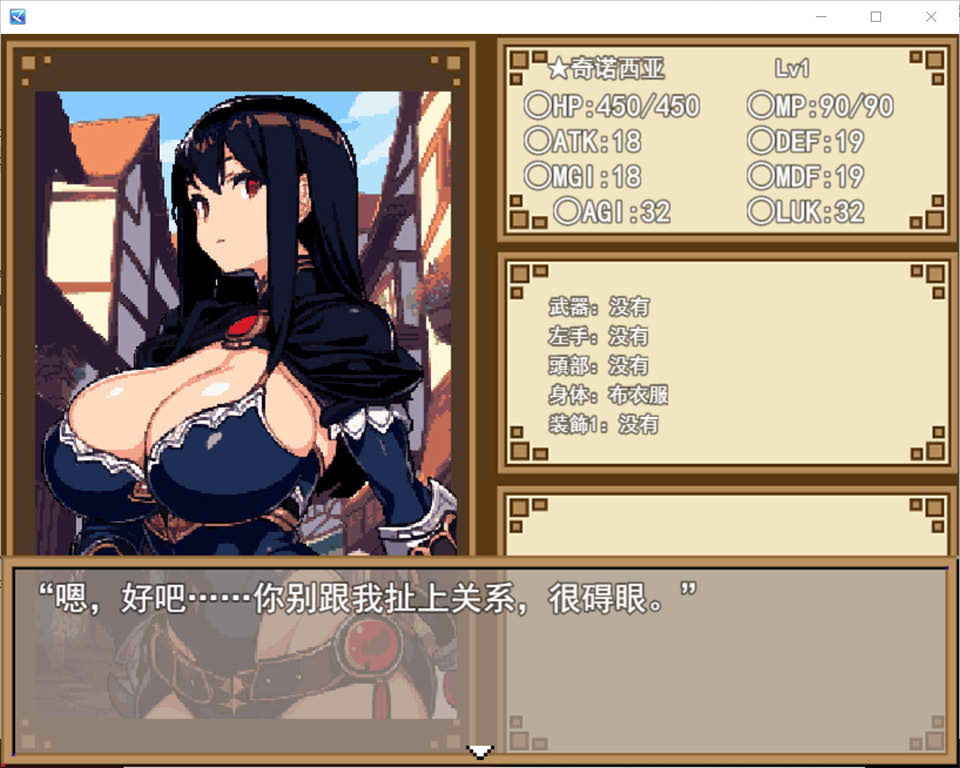Close the game window
The height and width of the screenshot is (768, 960).
tap(931, 17)
